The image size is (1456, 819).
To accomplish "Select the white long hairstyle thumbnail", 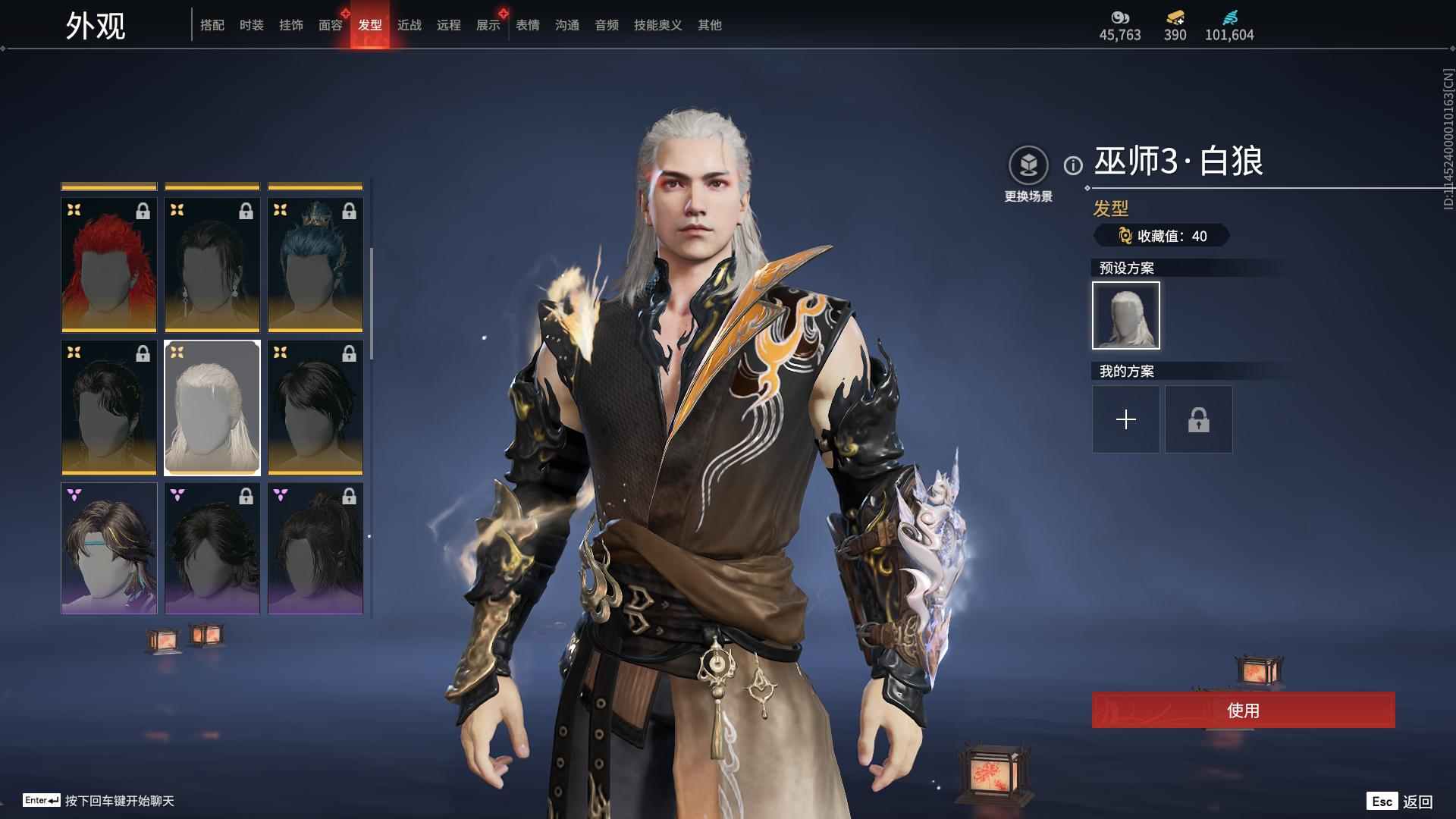I will (x=212, y=407).
